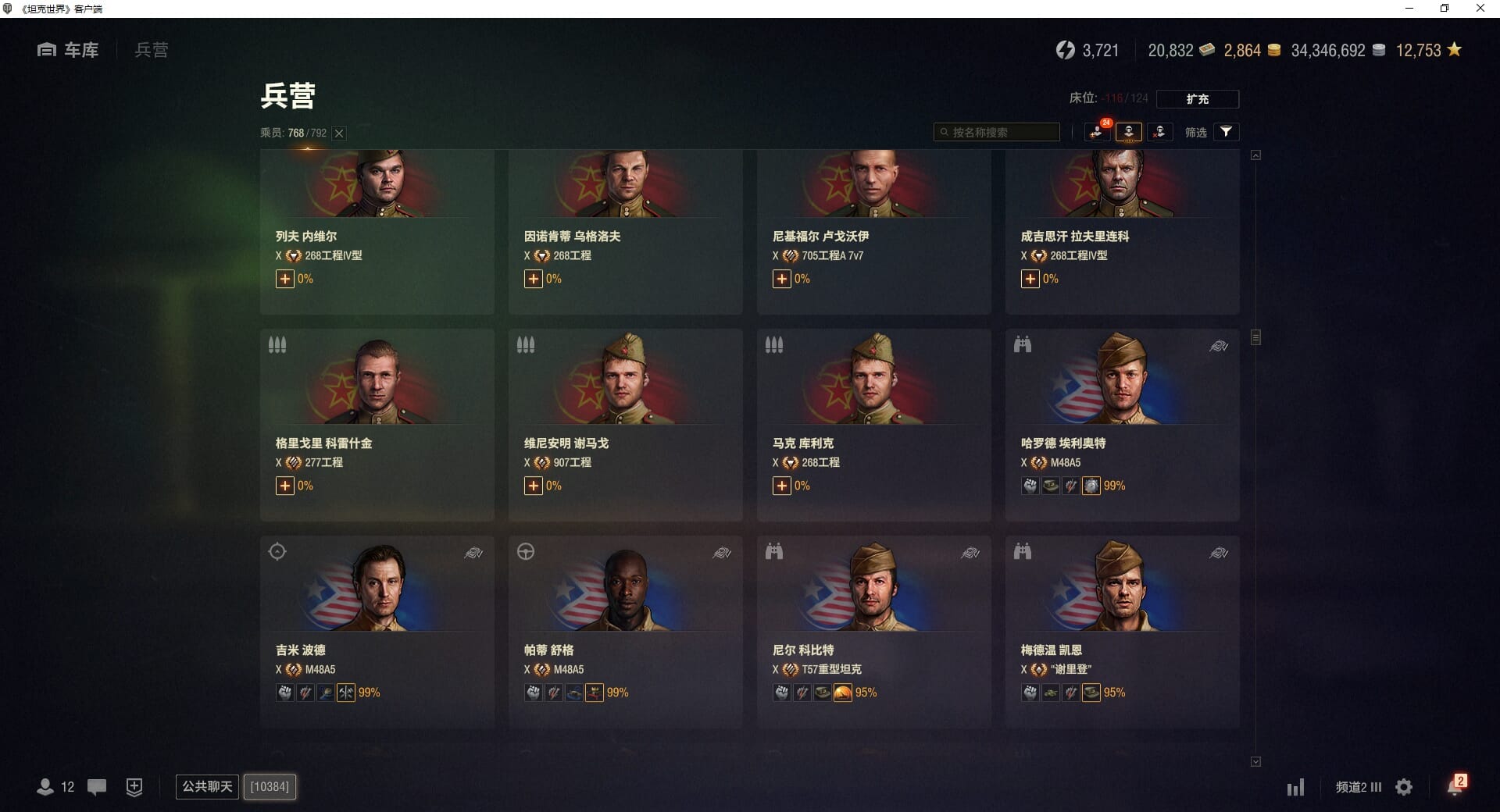Screen dimensions: 1500x812
Task: Select crew member 梅德温 凯恩
Action: click(x=1122, y=631)
